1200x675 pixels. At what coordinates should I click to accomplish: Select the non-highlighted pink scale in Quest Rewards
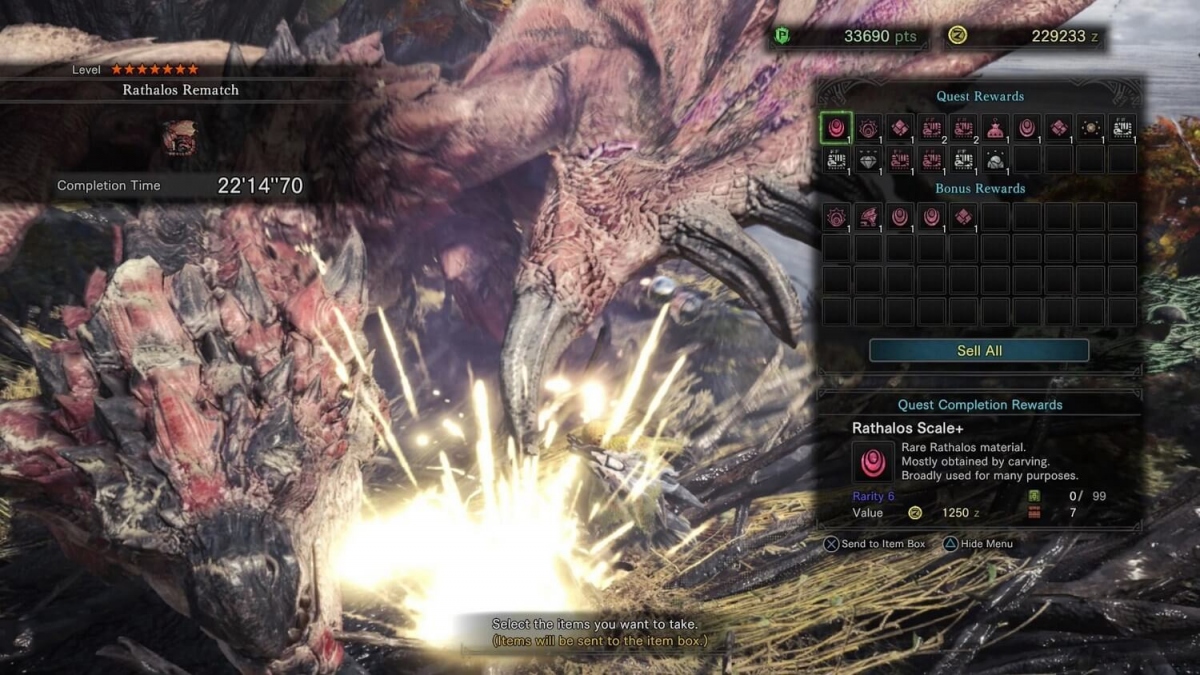click(1027, 127)
